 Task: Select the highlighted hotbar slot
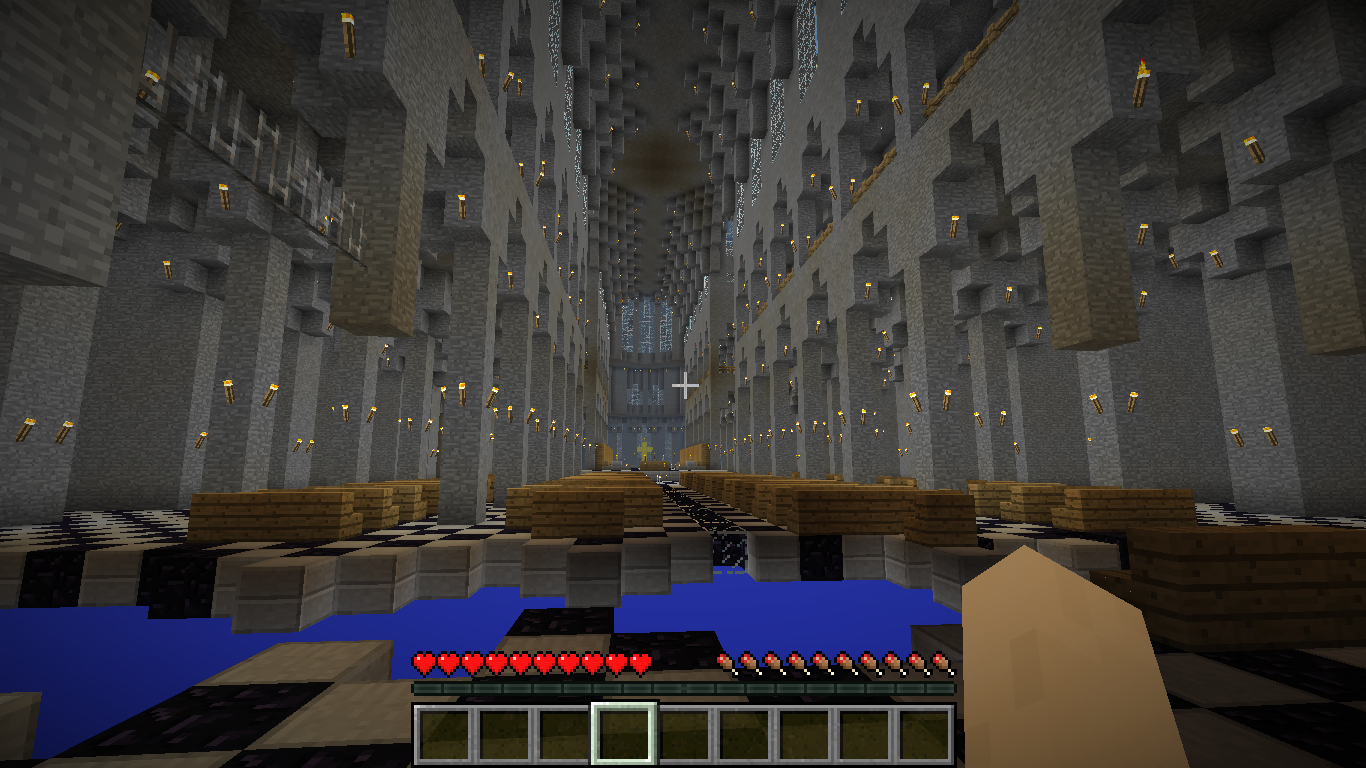(x=624, y=735)
